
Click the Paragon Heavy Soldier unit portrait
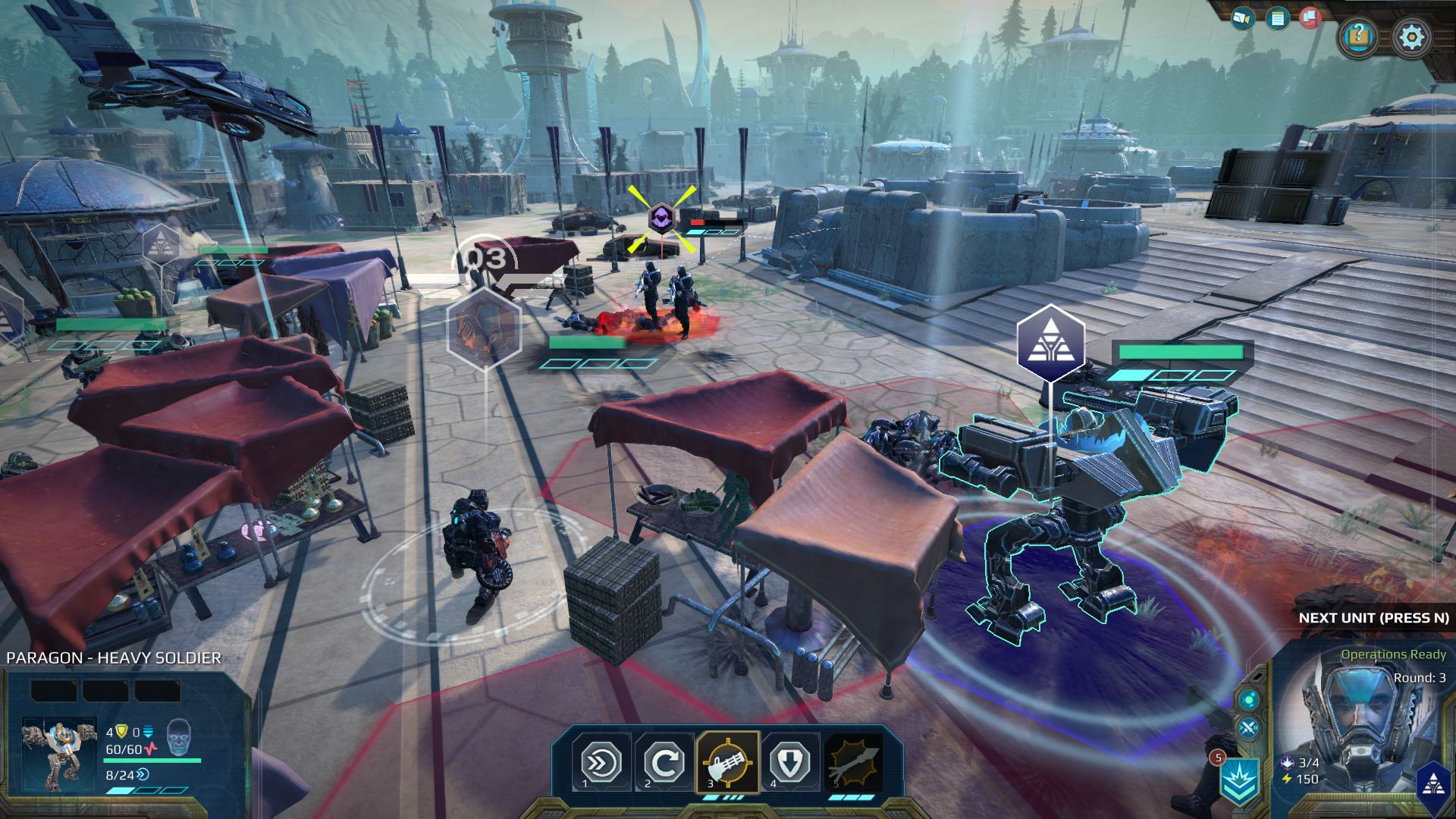[59, 754]
